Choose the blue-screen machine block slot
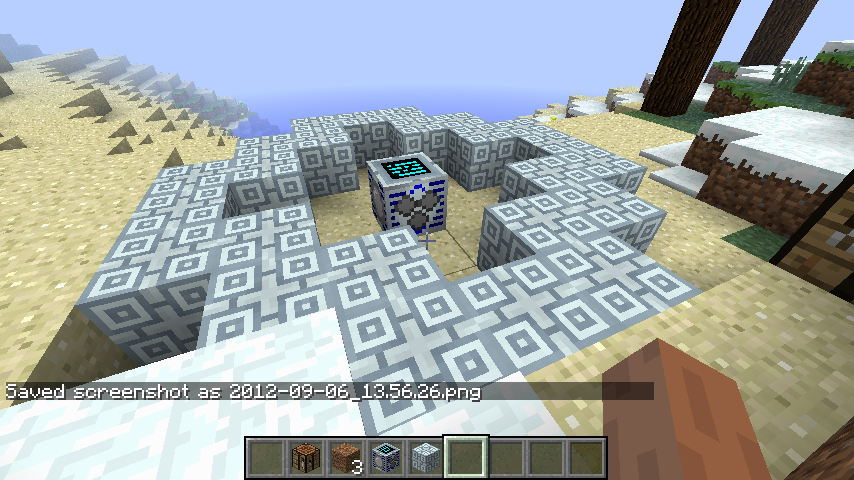 pyautogui.click(x=386, y=458)
